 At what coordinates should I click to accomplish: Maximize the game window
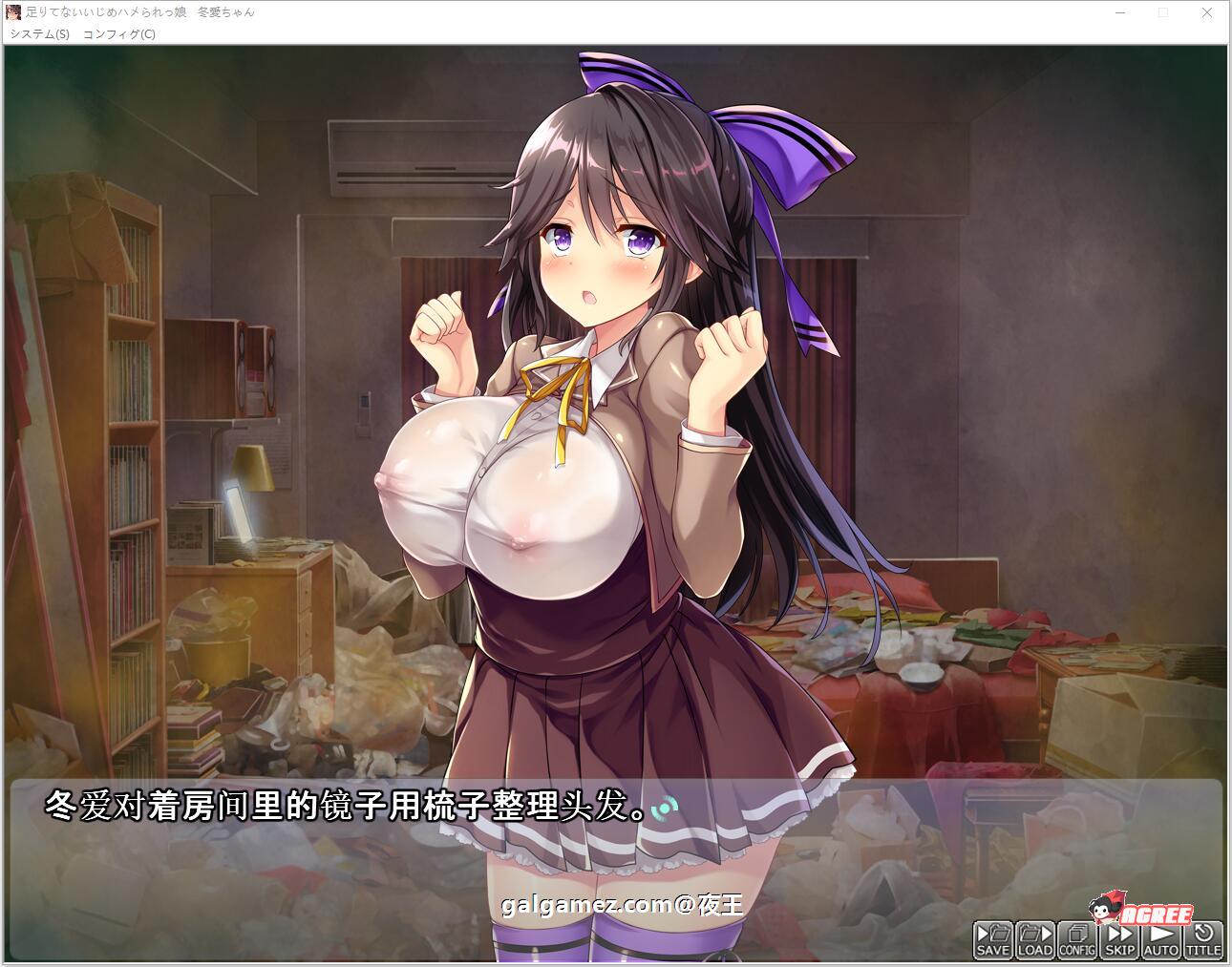pos(1162,13)
